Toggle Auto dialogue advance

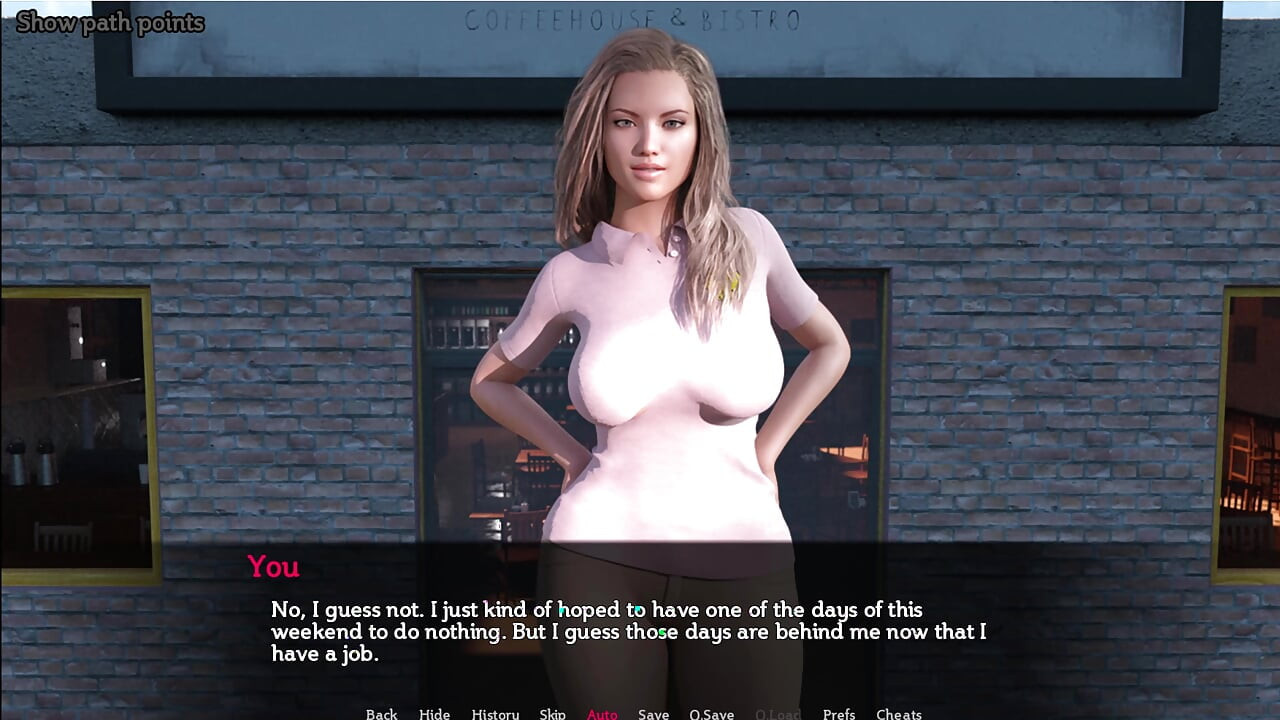pos(602,713)
